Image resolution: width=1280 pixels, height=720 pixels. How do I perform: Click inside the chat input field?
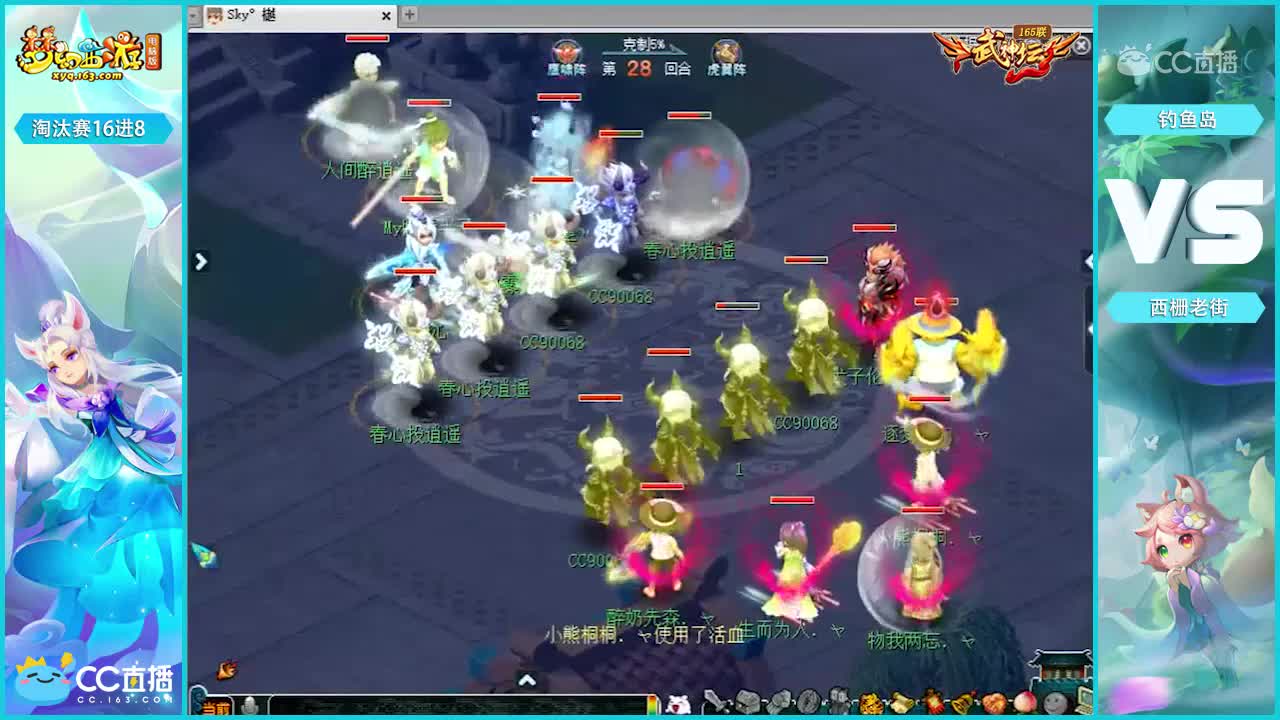coord(450,705)
